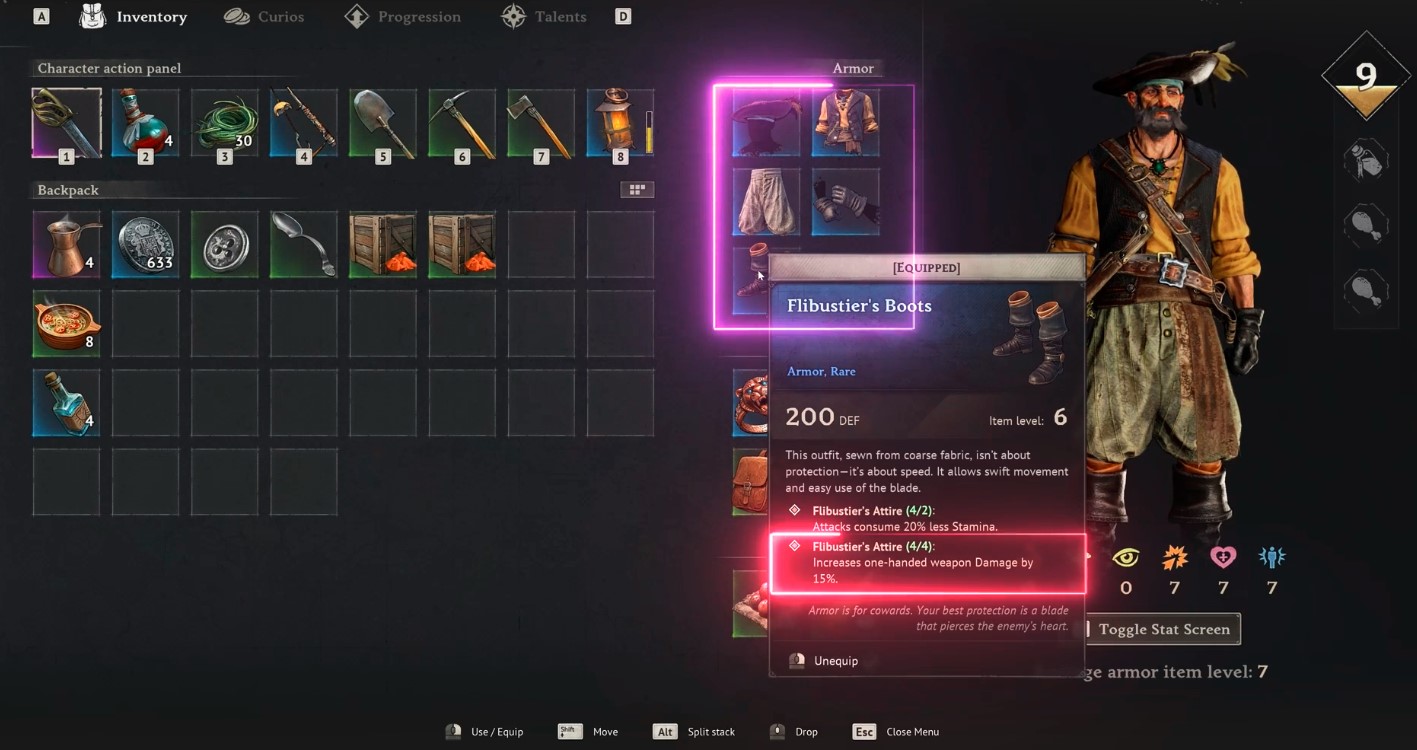Viewport: 1417px width, 750px height.
Task: Choose the lantern in slot 8
Action: coord(618,123)
